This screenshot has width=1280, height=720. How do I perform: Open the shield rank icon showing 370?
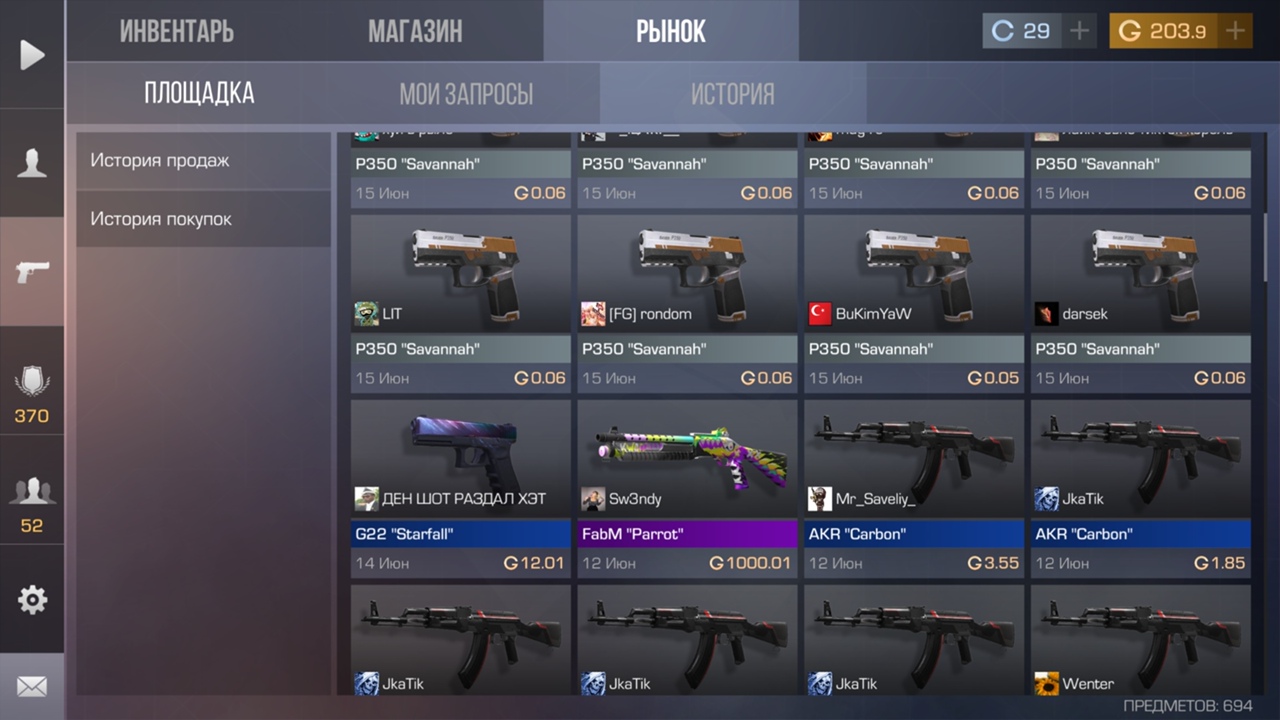(32, 392)
